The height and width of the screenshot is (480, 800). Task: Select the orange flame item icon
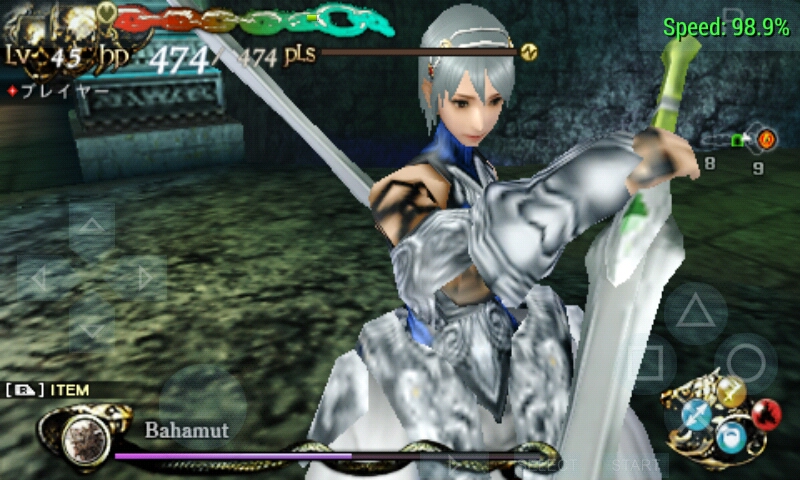click(766, 139)
